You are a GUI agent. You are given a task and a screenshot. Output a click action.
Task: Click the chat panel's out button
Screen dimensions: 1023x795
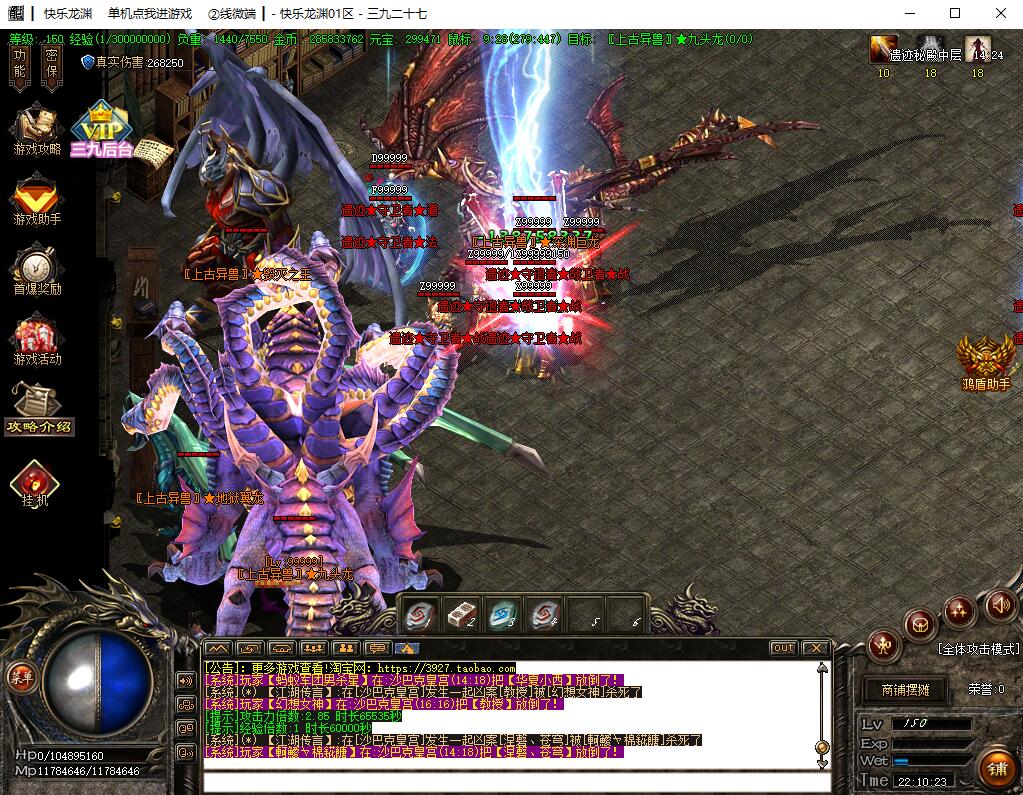tap(783, 648)
